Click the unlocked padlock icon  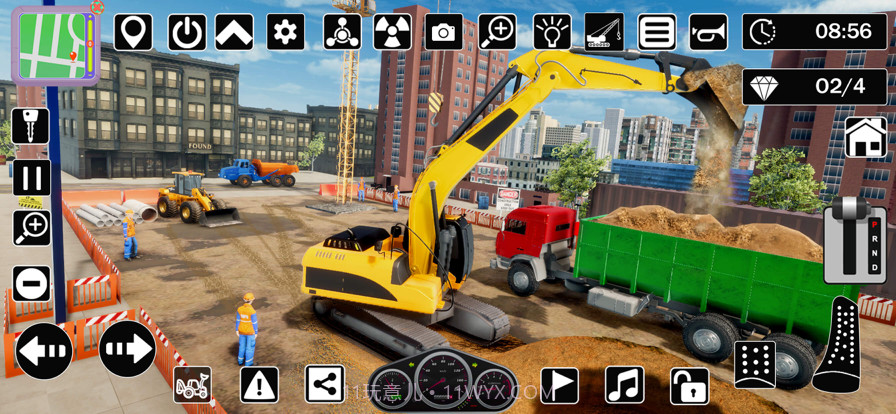tap(689, 385)
